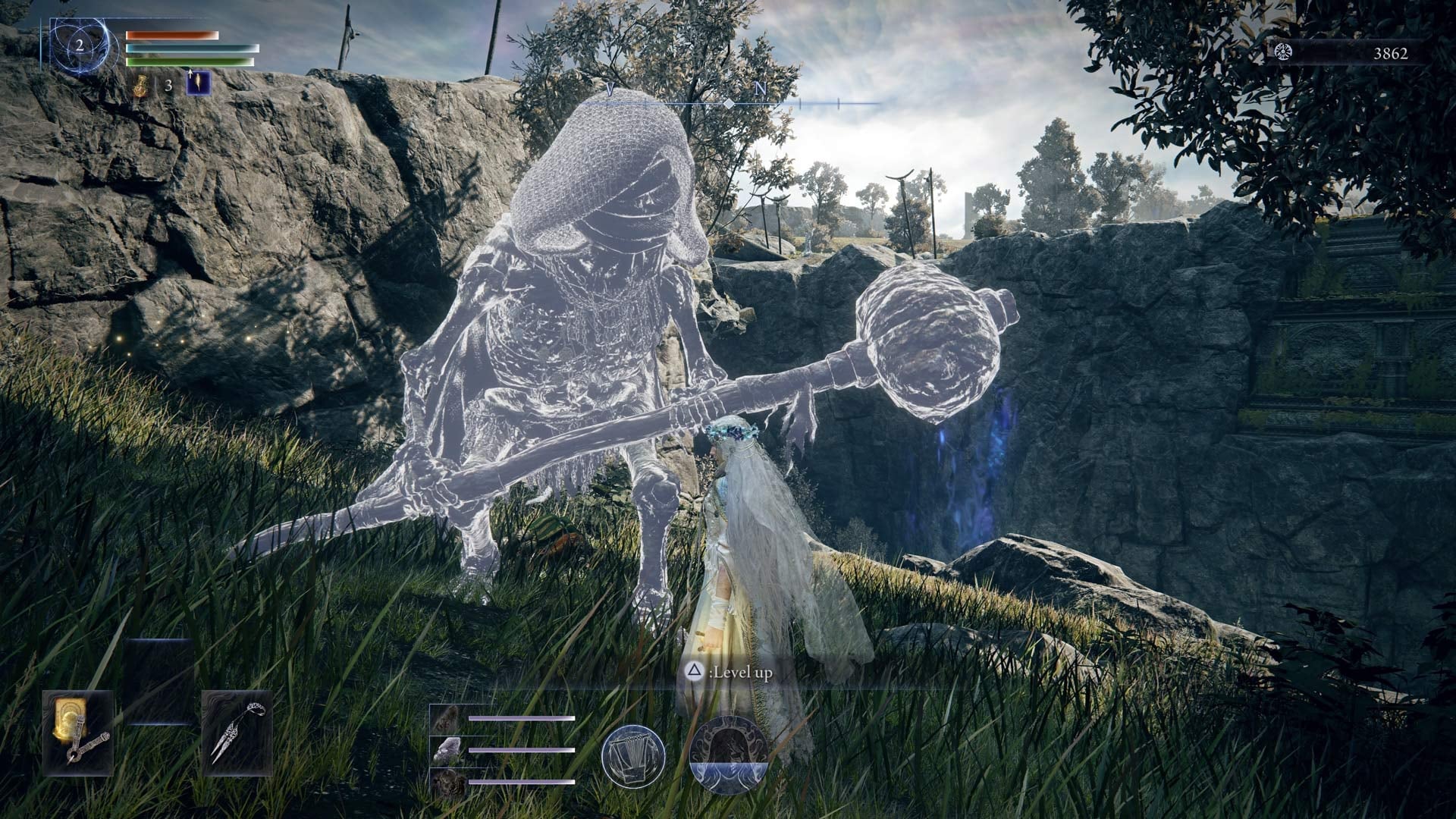This screenshot has height=819, width=1456.
Task: Toggle the first quick-item flask thumbnail
Action: 449,718
